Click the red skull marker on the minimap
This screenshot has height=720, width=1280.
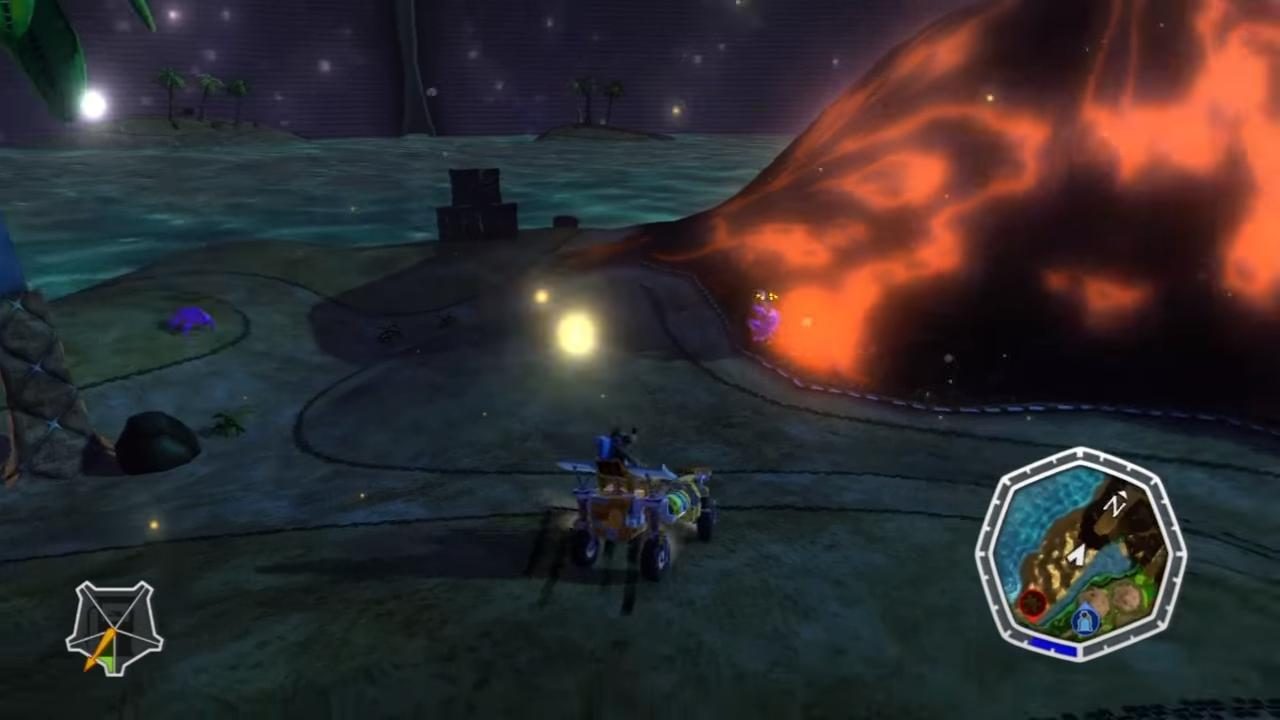(1033, 603)
